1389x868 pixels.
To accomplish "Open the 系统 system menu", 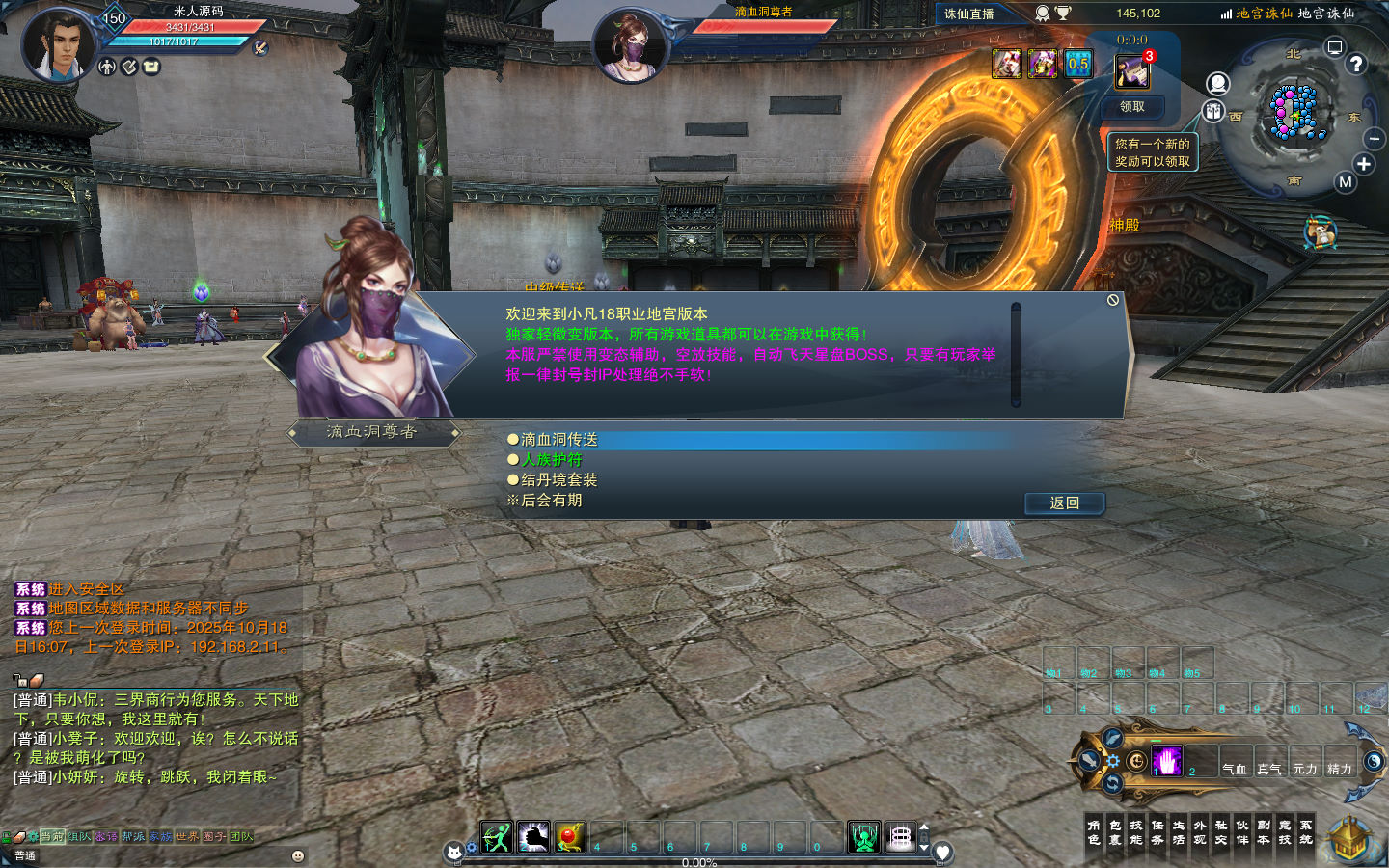I will click(x=1306, y=832).
